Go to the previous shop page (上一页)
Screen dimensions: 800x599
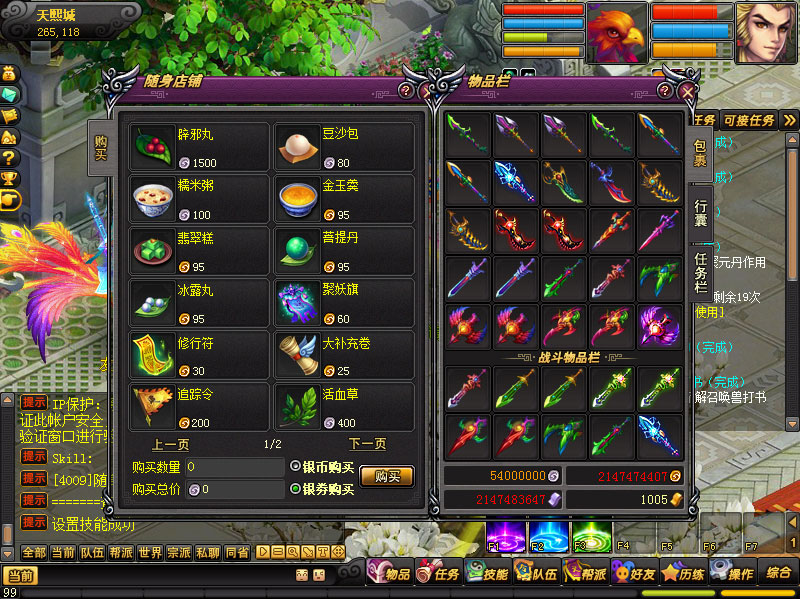(171, 444)
